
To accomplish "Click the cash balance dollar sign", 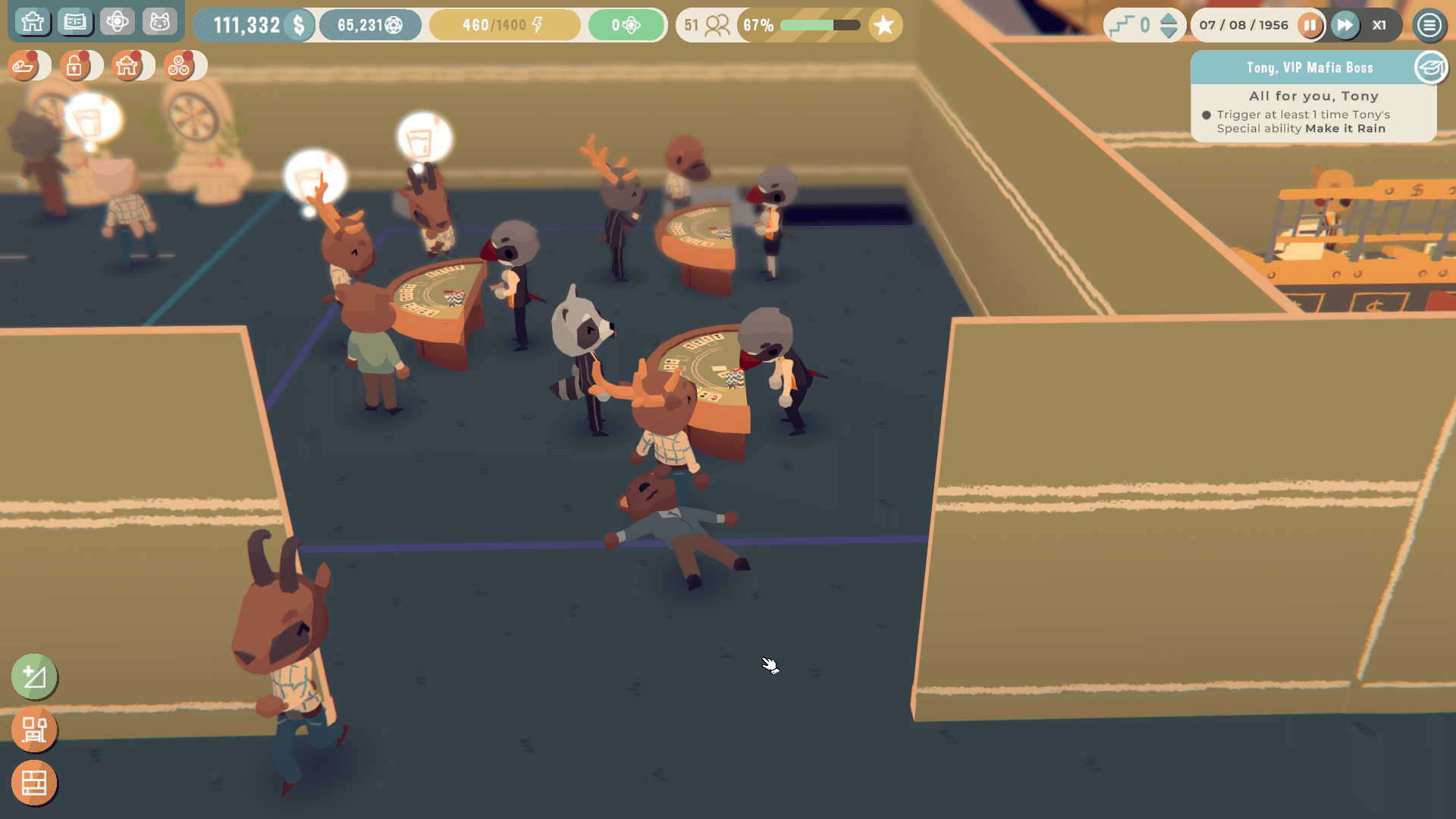I will [300, 25].
